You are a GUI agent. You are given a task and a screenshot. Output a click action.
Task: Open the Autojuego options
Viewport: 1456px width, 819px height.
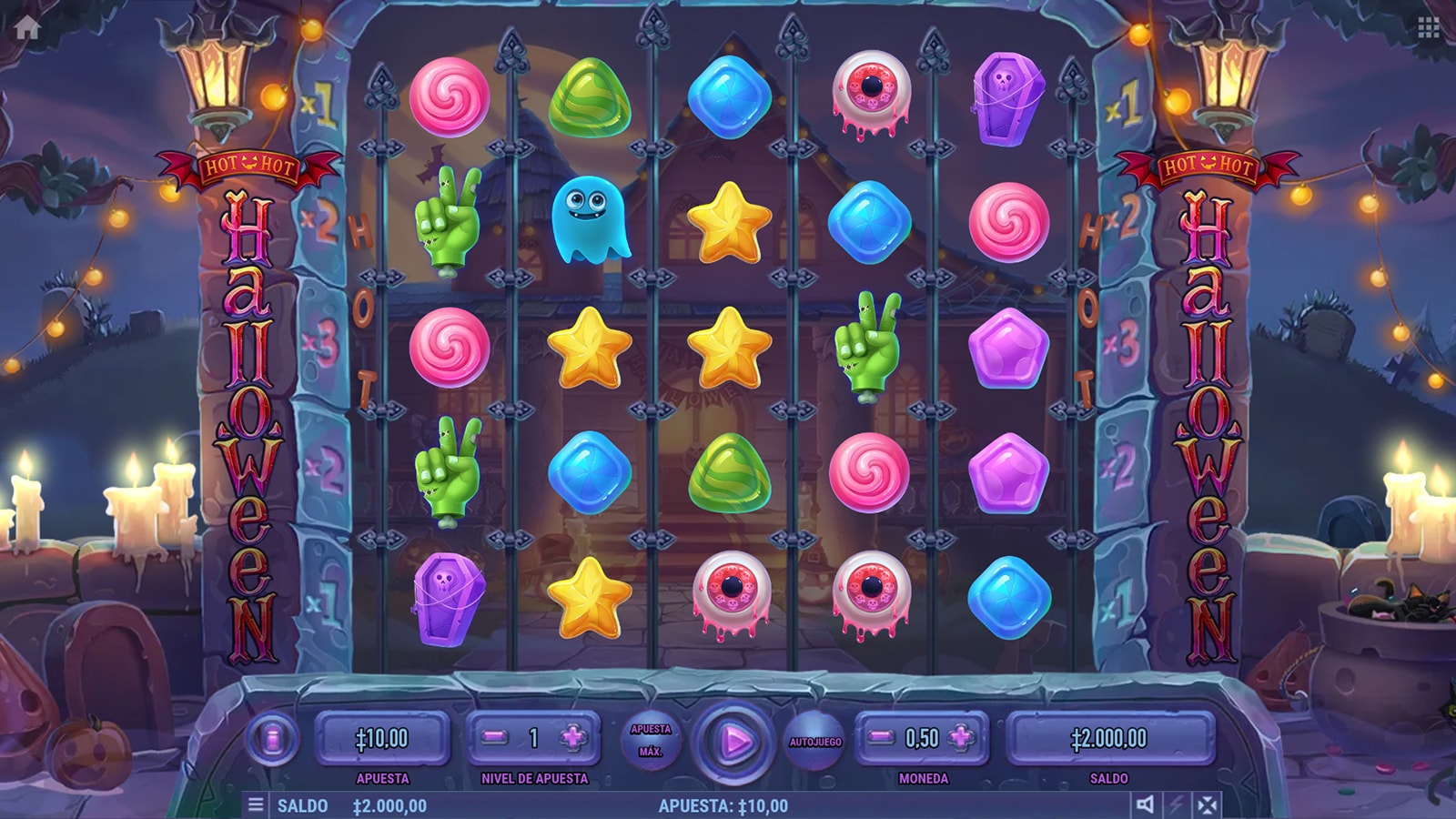[x=814, y=742]
